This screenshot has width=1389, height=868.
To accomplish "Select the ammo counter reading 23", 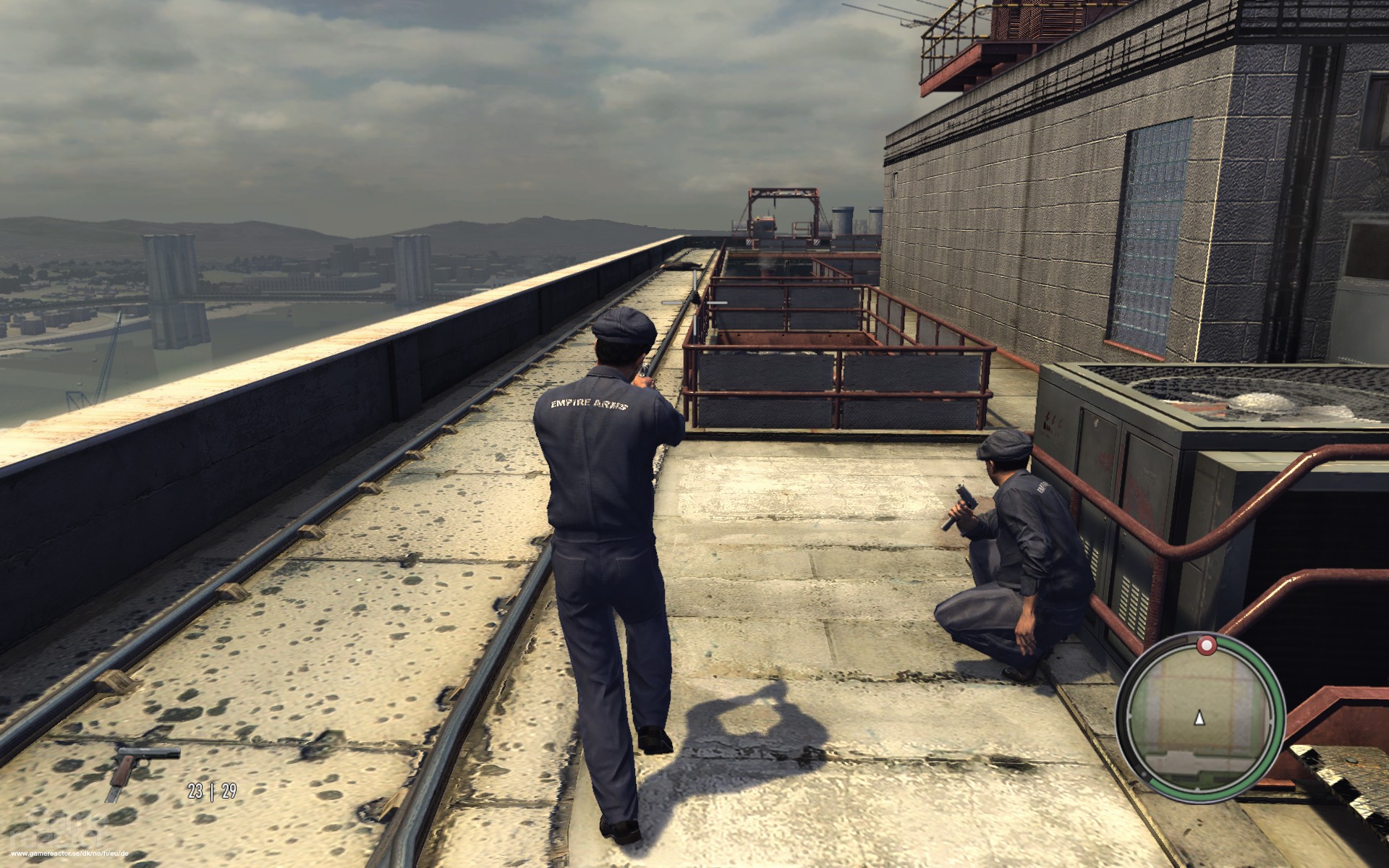I will click(194, 791).
